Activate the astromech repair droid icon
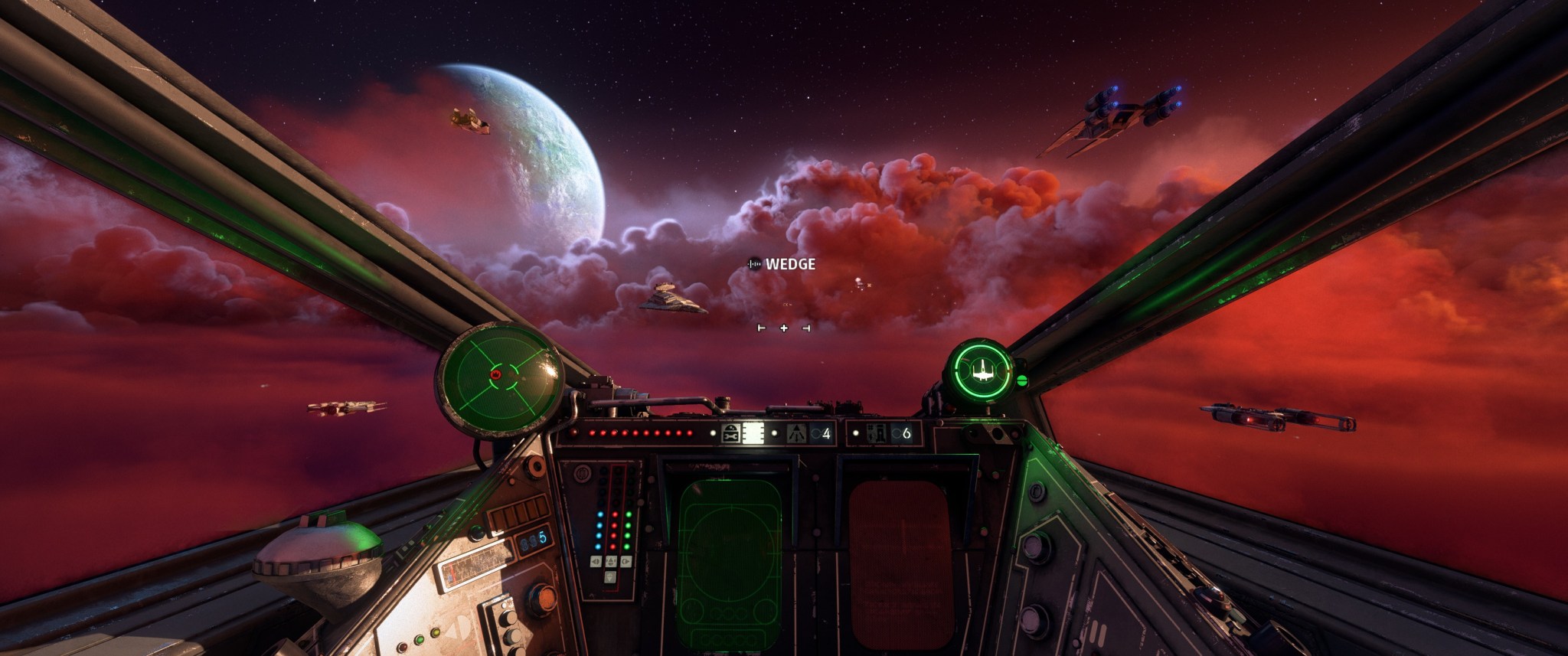Image resolution: width=1568 pixels, height=656 pixels. pyautogui.click(x=730, y=433)
